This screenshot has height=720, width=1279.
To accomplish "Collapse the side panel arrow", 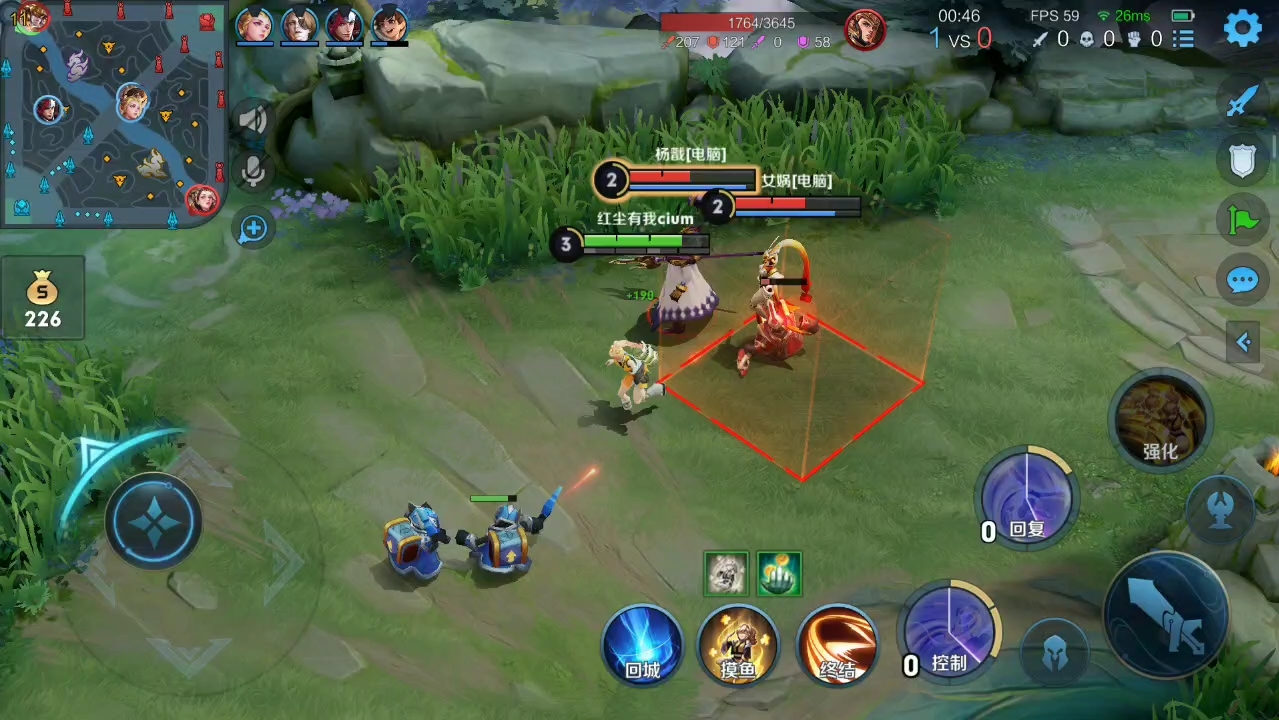I will [1243, 342].
